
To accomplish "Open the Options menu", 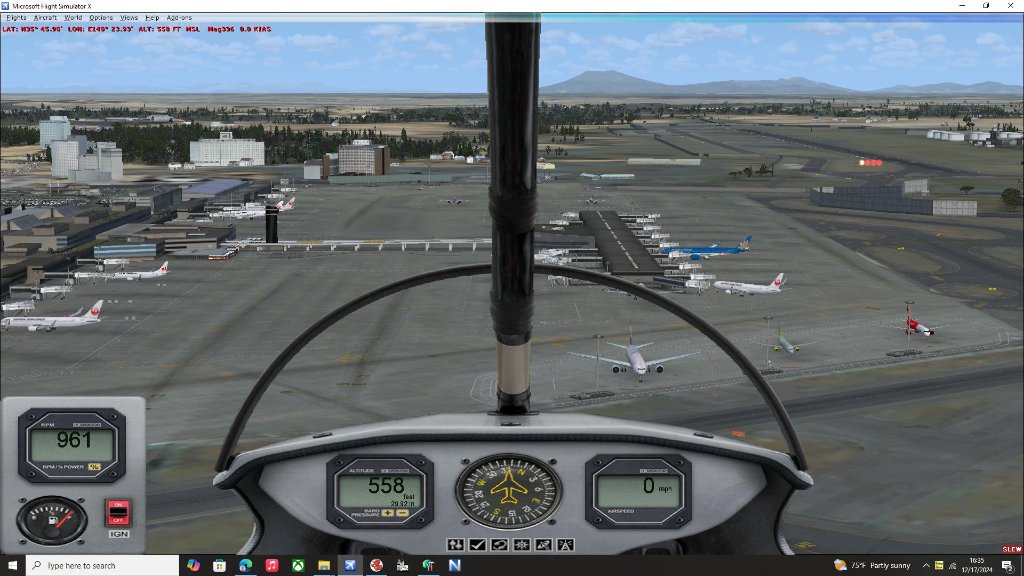I will (101, 18).
